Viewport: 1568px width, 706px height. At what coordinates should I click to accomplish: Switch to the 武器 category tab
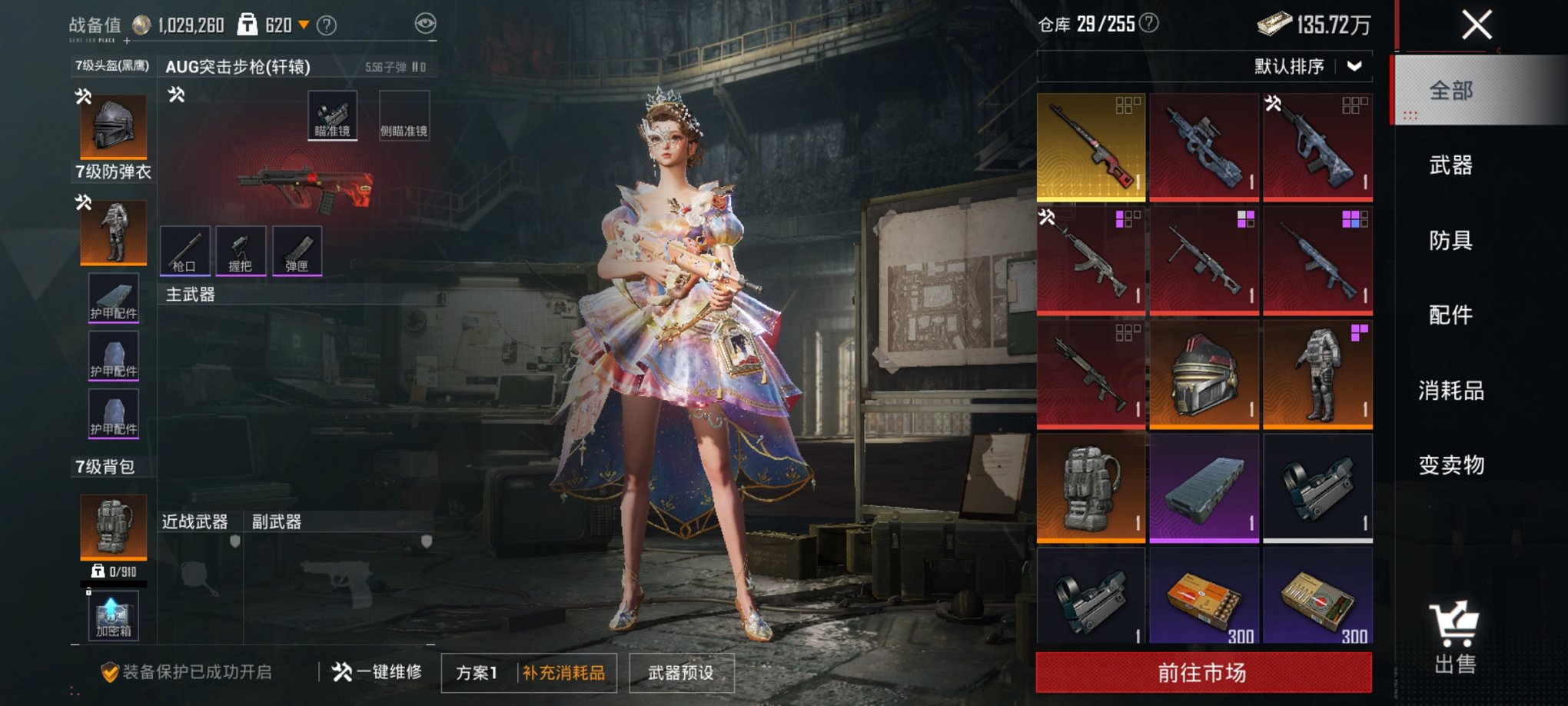pos(1450,165)
